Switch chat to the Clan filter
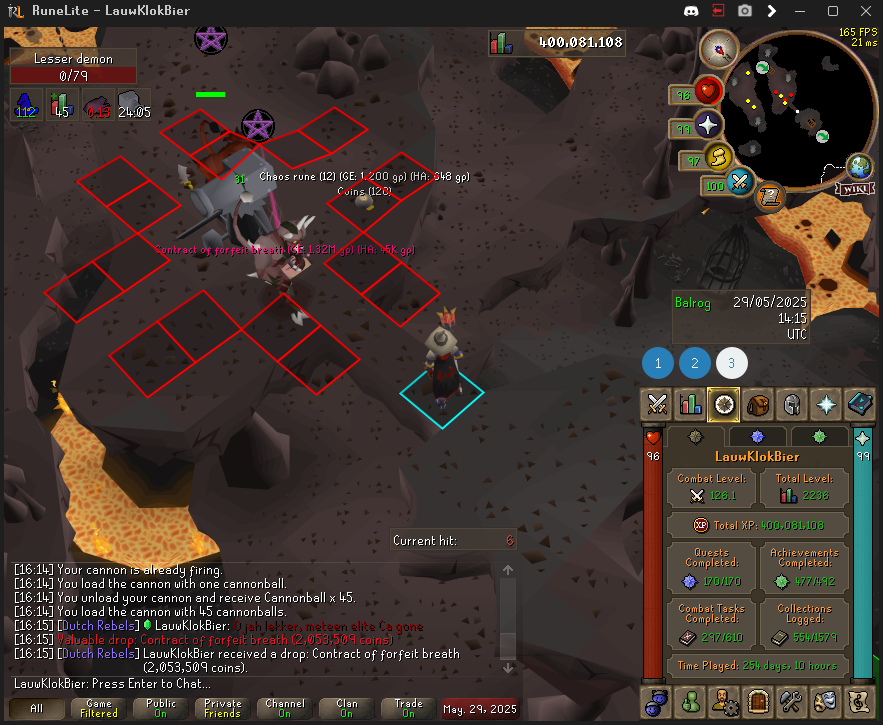The height and width of the screenshot is (725, 883). [347, 708]
